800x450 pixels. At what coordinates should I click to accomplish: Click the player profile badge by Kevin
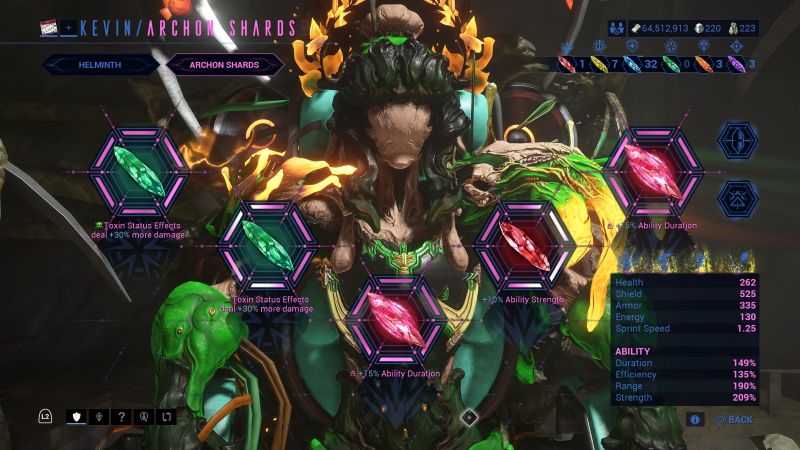50,28
